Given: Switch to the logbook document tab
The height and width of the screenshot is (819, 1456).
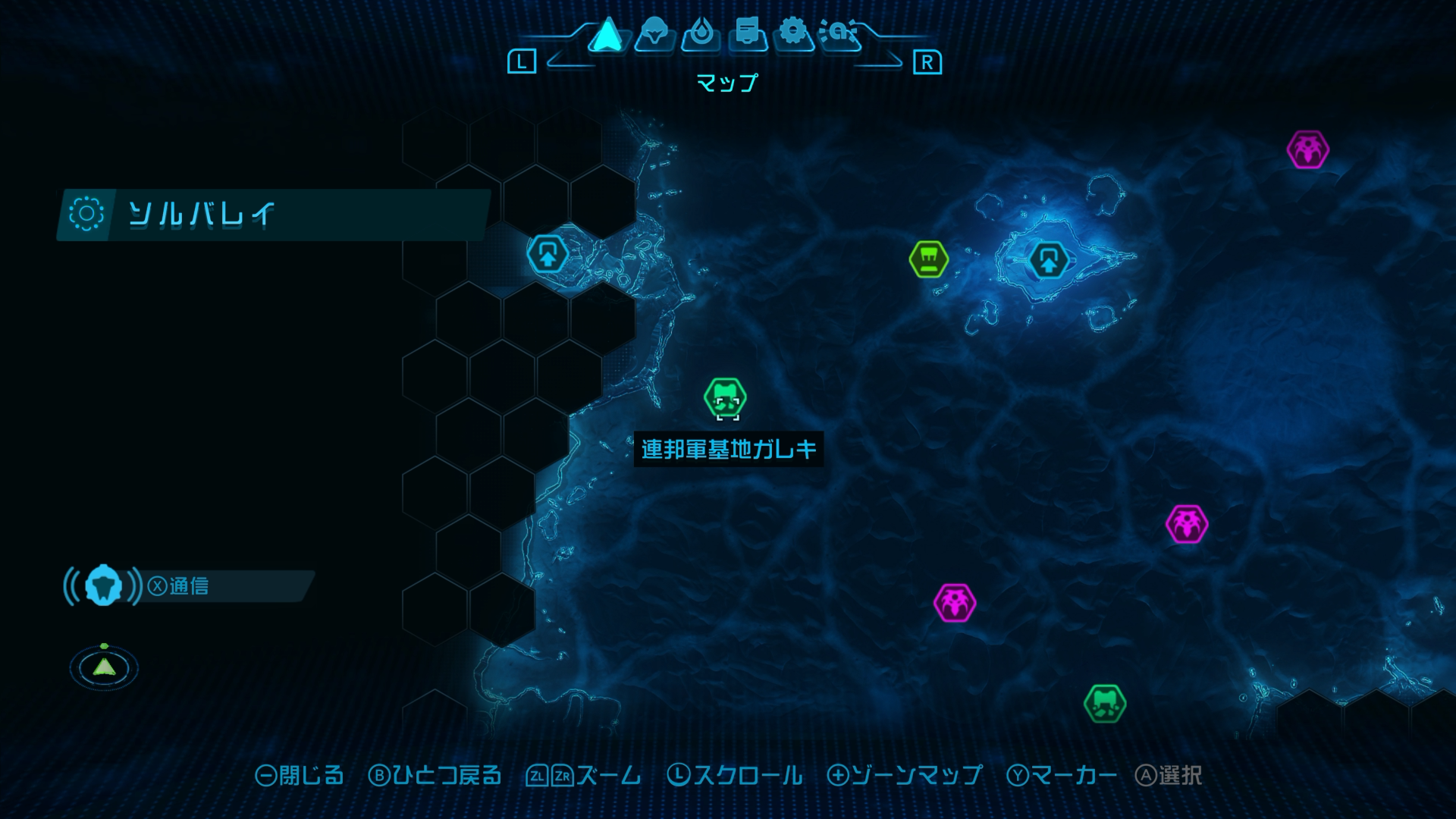Looking at the screenshot, I should pos(748,33).
